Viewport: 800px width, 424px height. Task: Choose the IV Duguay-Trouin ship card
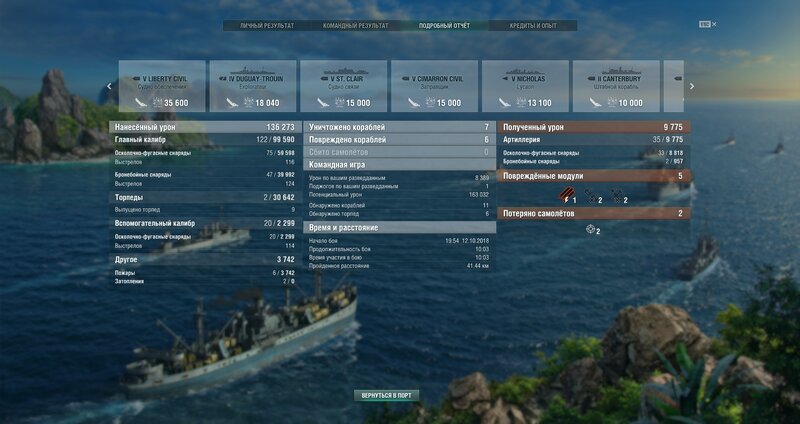[253, 86]
